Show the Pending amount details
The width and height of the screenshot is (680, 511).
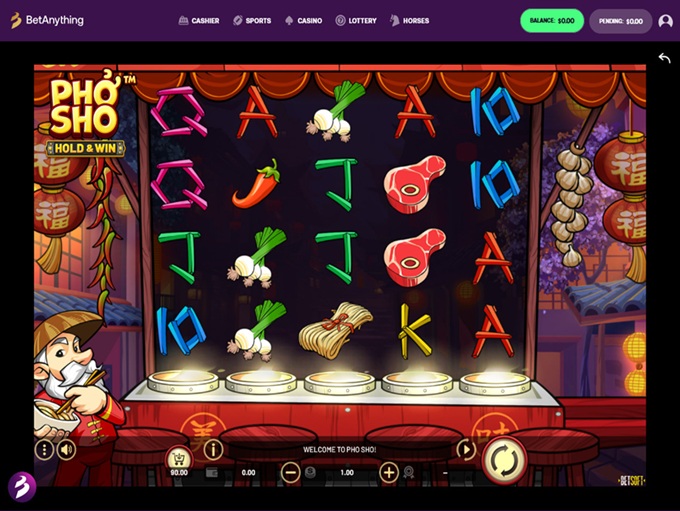click(x=620, y=20)
